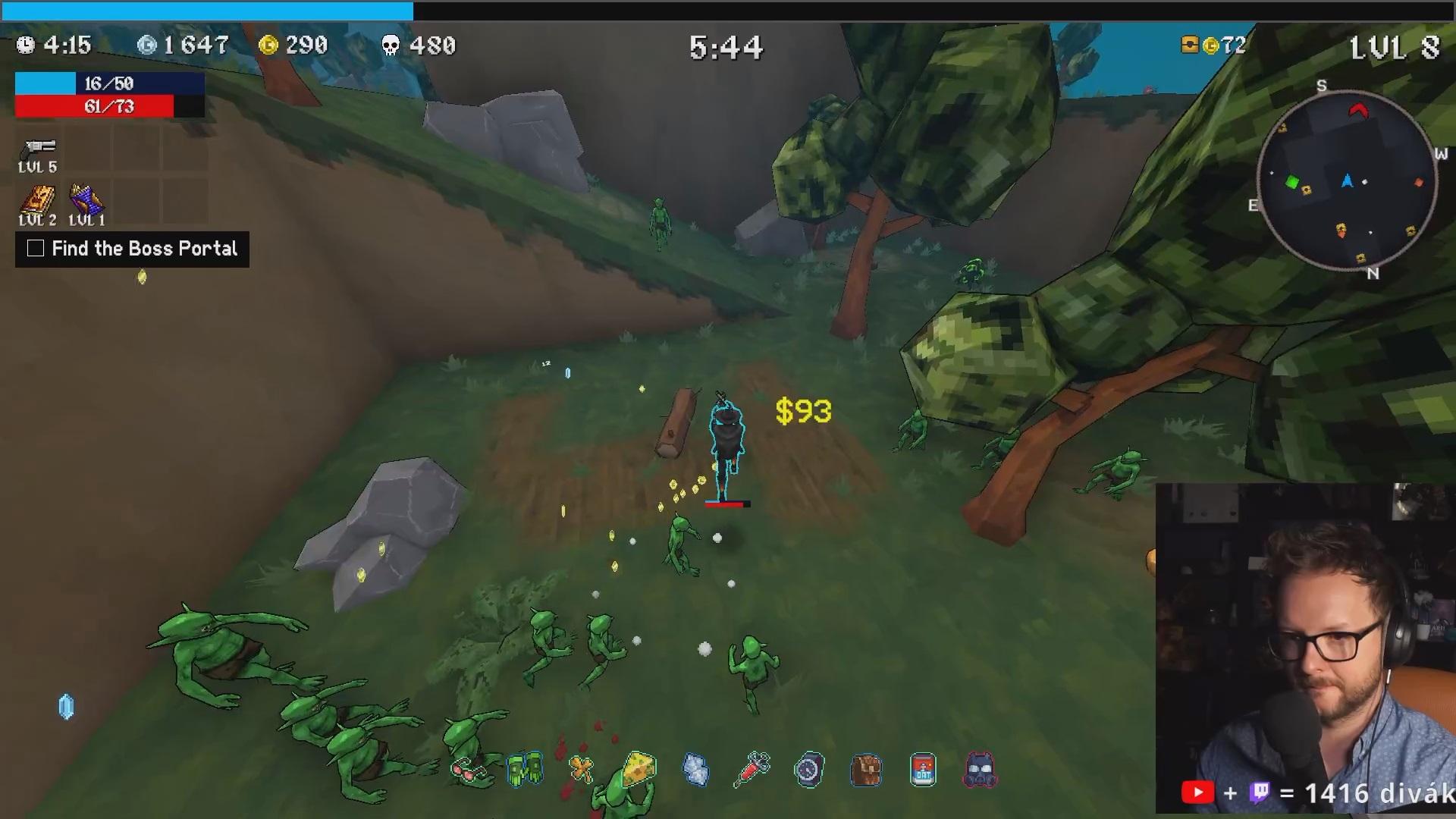Select the cheese wedge item icon
1456x819 pixels.
point(639,770)
